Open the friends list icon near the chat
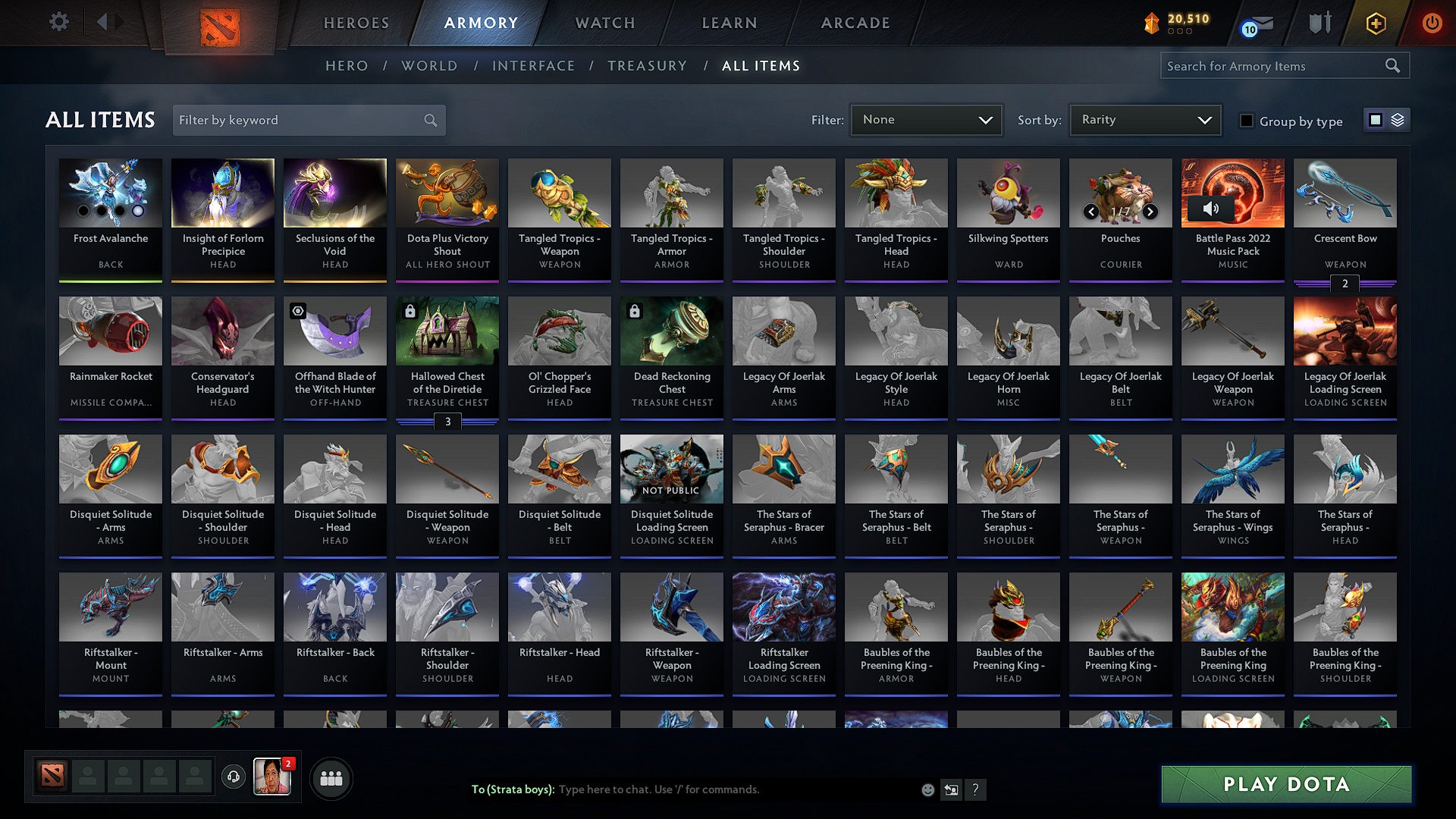 331,777
